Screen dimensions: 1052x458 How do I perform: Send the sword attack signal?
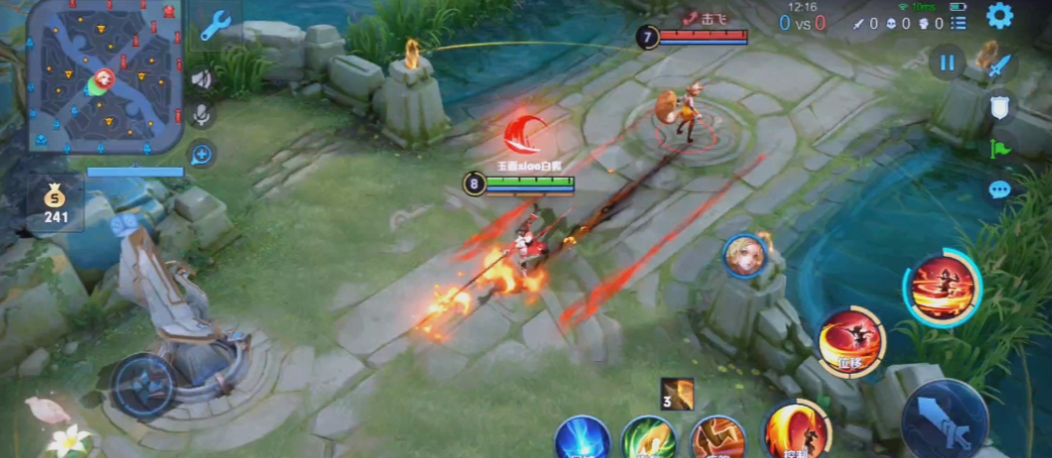[1000, 67]
